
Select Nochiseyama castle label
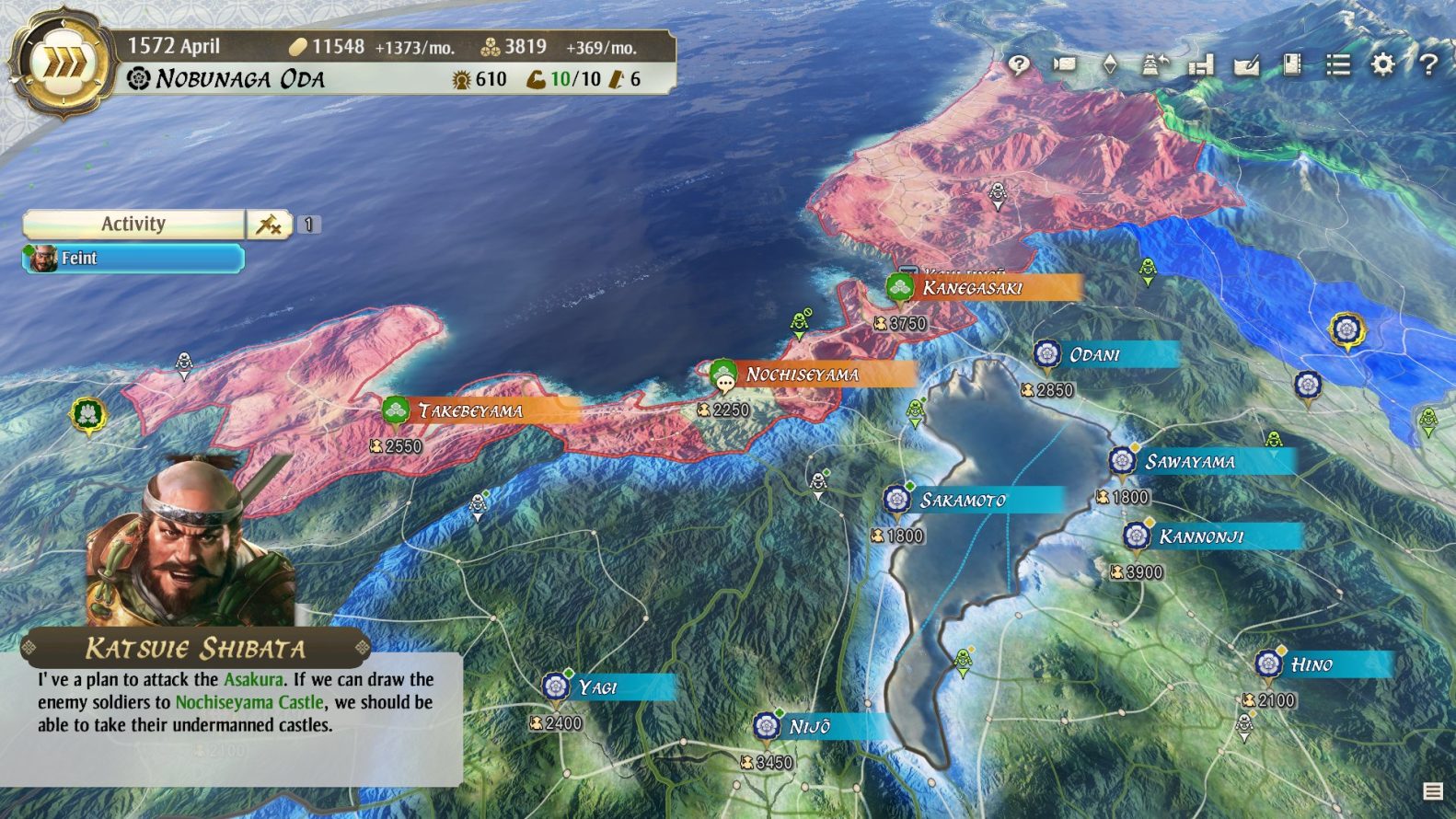pos(803,375)
